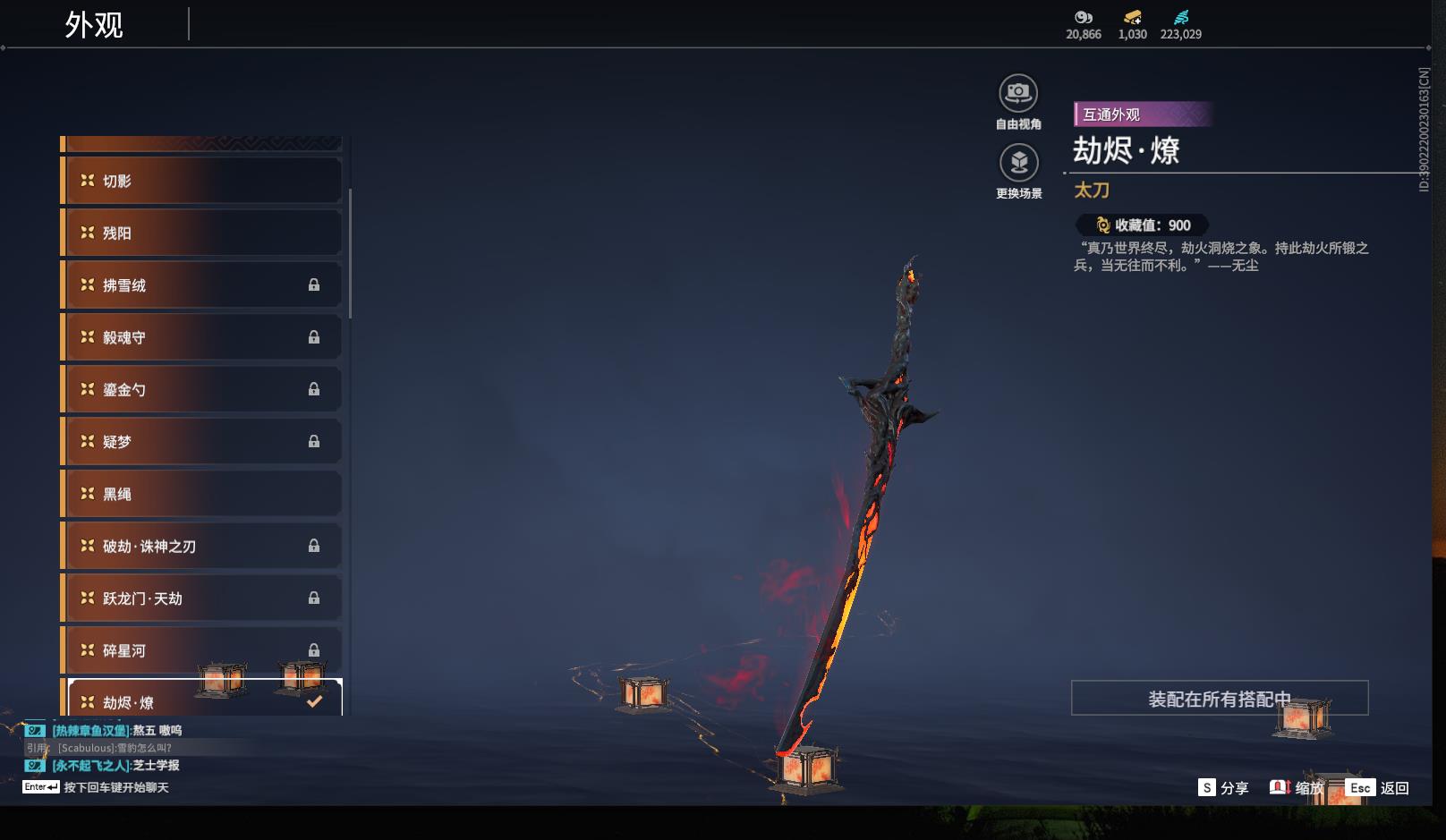Choose the 碎星河 skin row

tap(201, 650)
